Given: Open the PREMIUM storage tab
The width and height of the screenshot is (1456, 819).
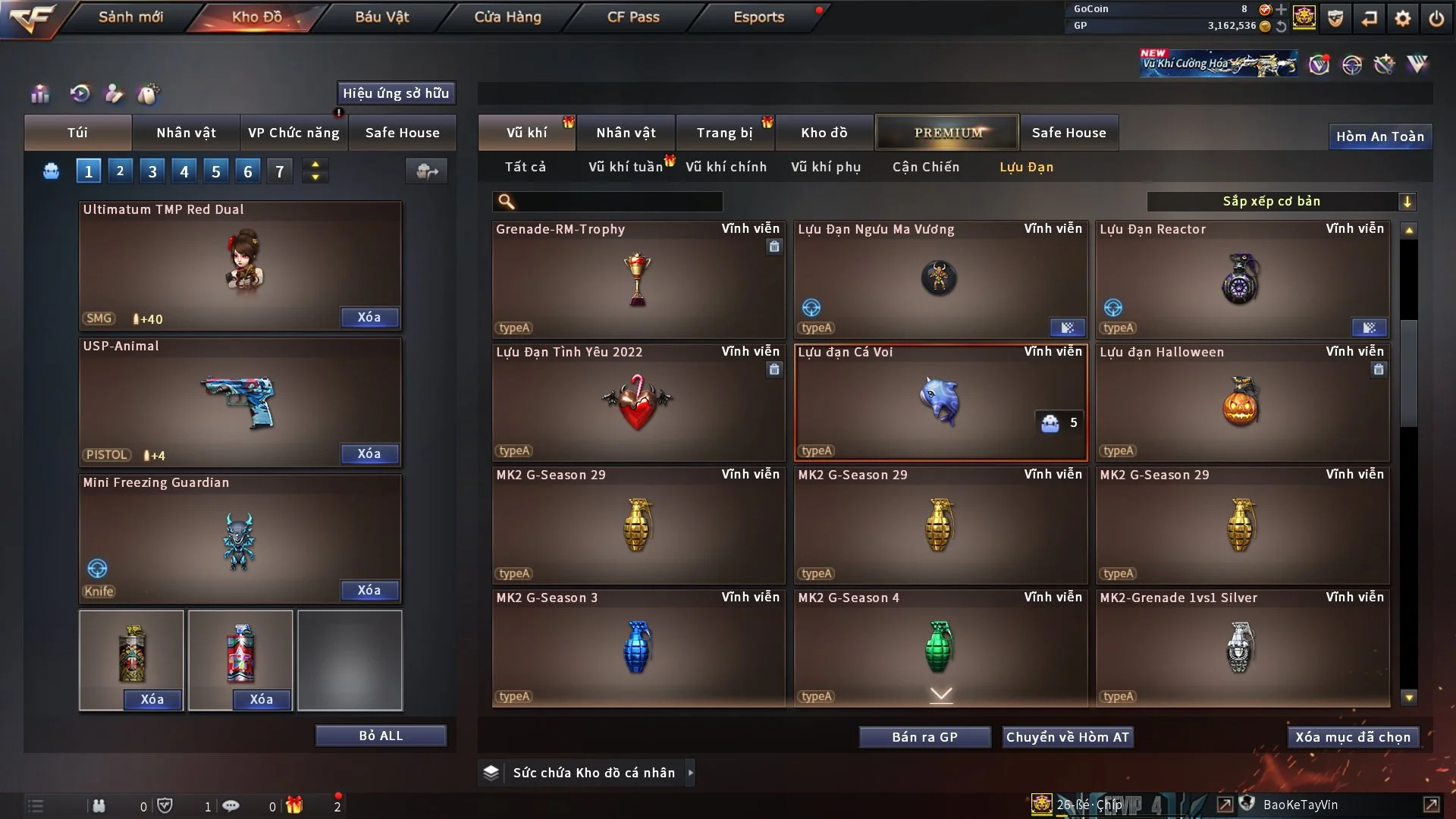Looking at the screenshot, I should (x=948, y=133).
